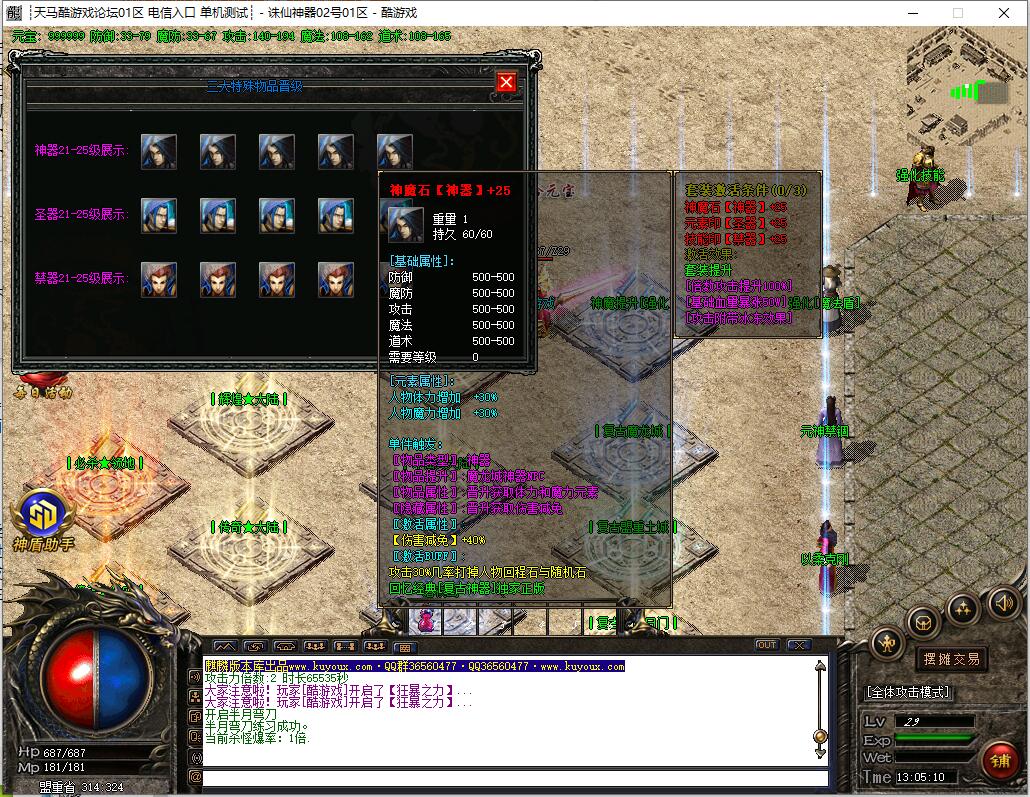
Task: Click the OUT button above the chat
Action: [x=767, y=645]
